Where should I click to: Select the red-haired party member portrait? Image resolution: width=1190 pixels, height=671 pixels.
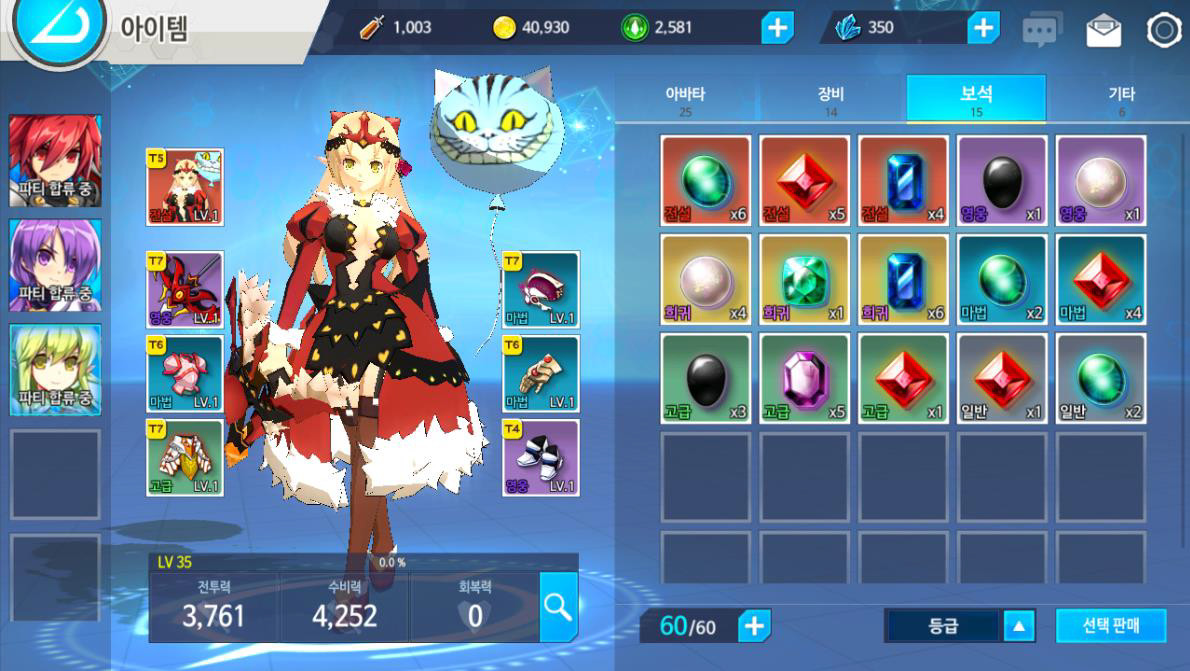[55, 160]
